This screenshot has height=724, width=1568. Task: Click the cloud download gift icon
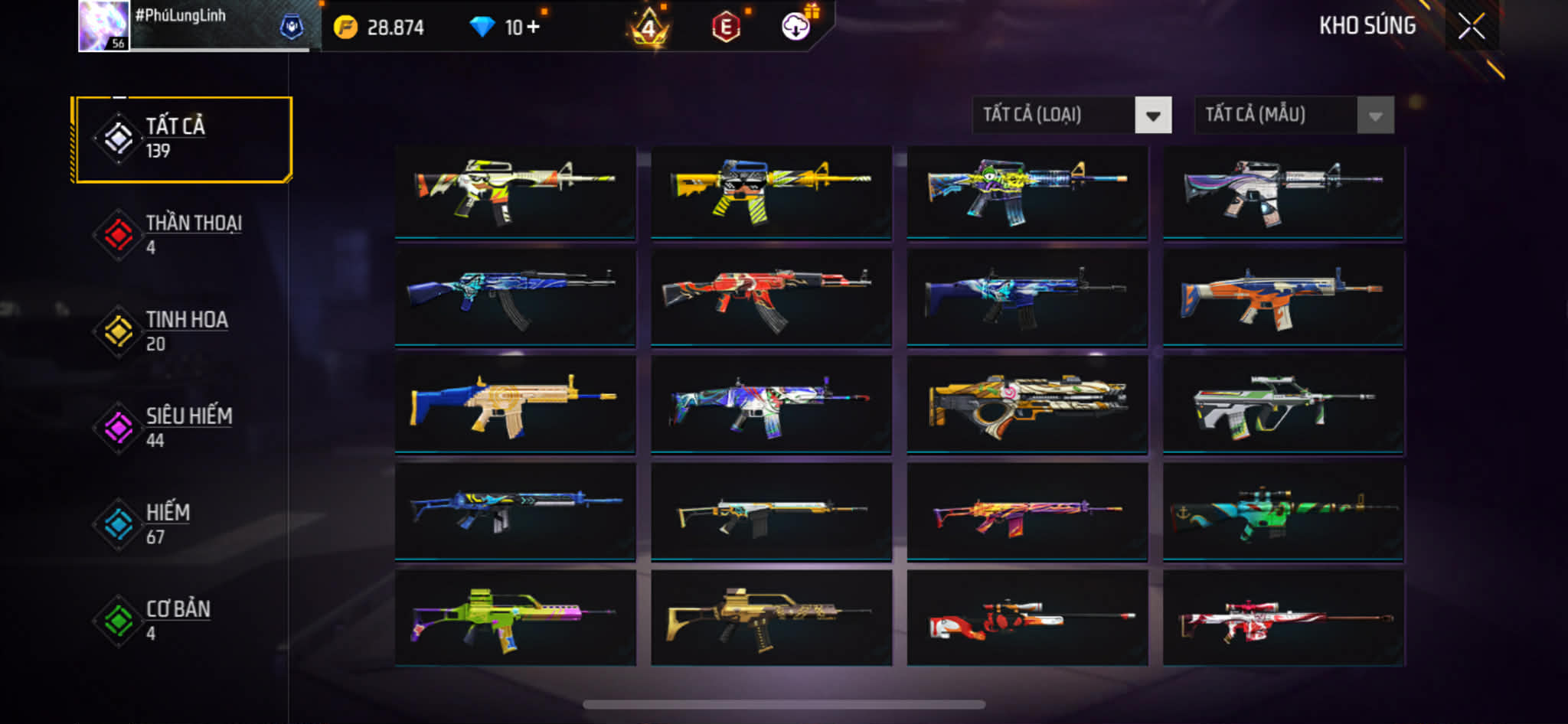796,27
